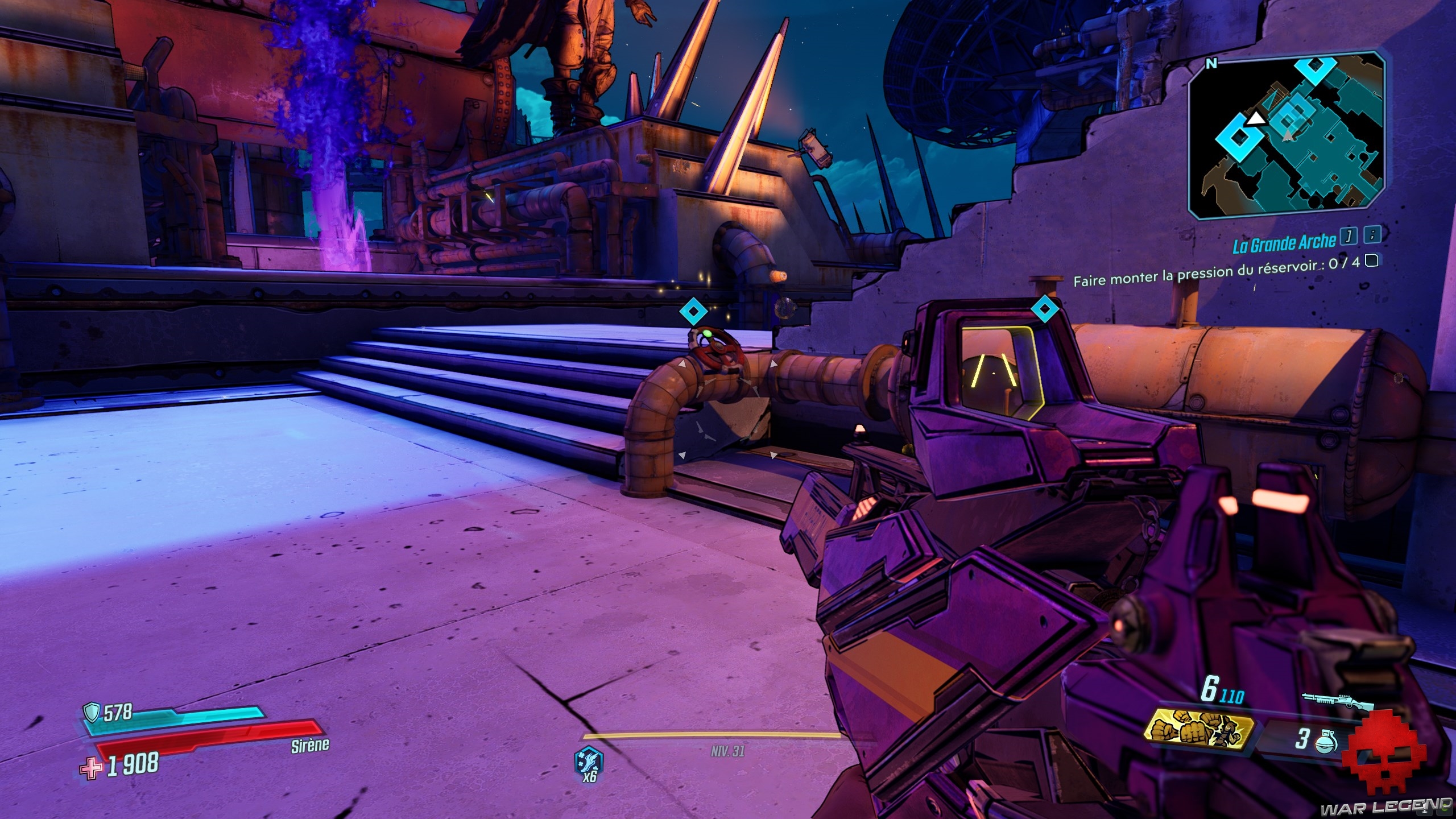Image resolution: width=1456 pixels, height=819 pixels.
Task: Open the minimap in the corner
Action: [x=1285, y=135]
